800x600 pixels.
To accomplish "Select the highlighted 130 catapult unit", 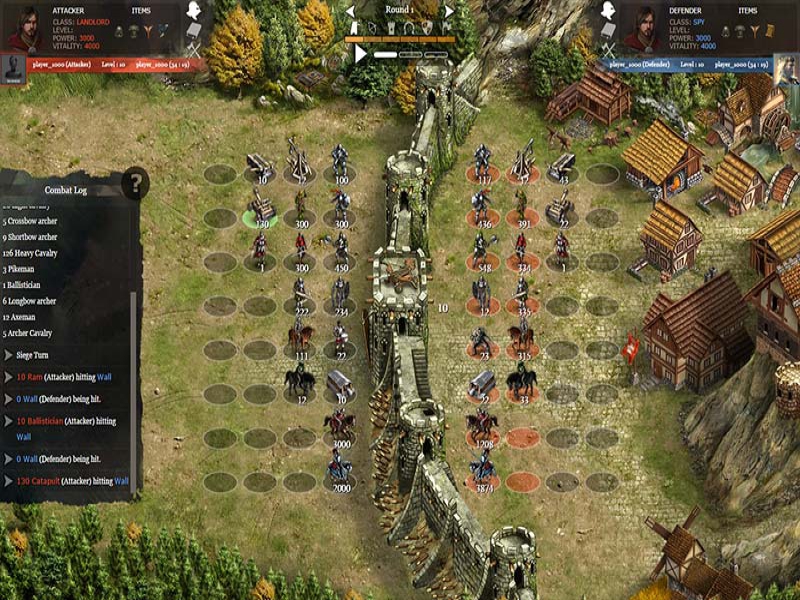I will pos(262,208).
